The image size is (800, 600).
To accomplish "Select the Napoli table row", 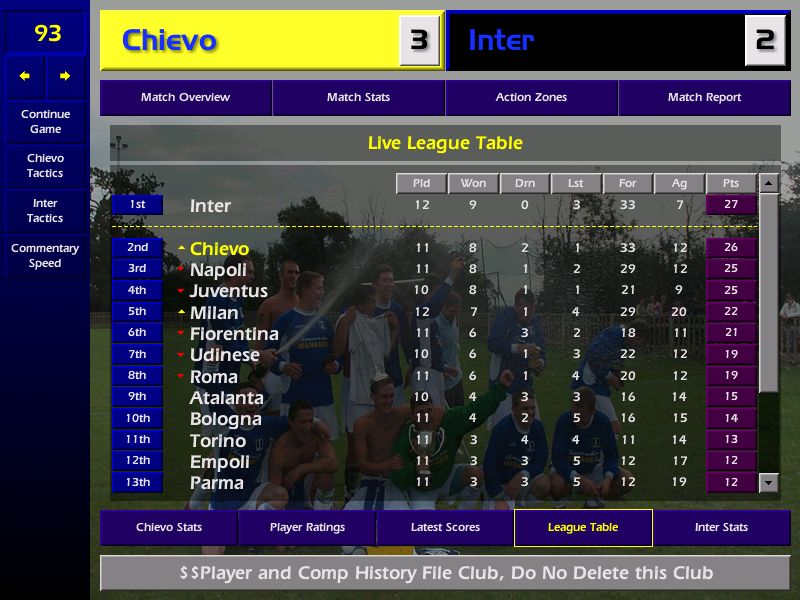I will [218, 270].
